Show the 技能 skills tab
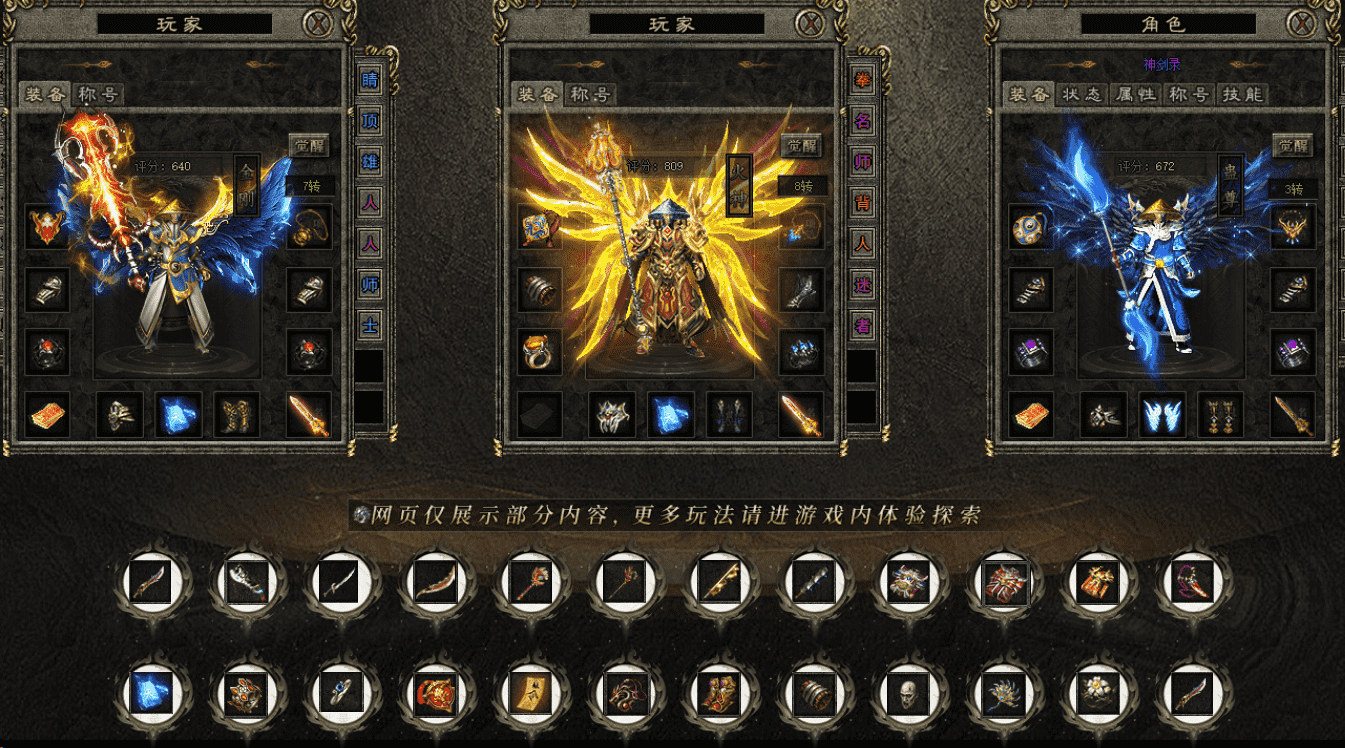Screen dimensions: 1345x748 1242,94
